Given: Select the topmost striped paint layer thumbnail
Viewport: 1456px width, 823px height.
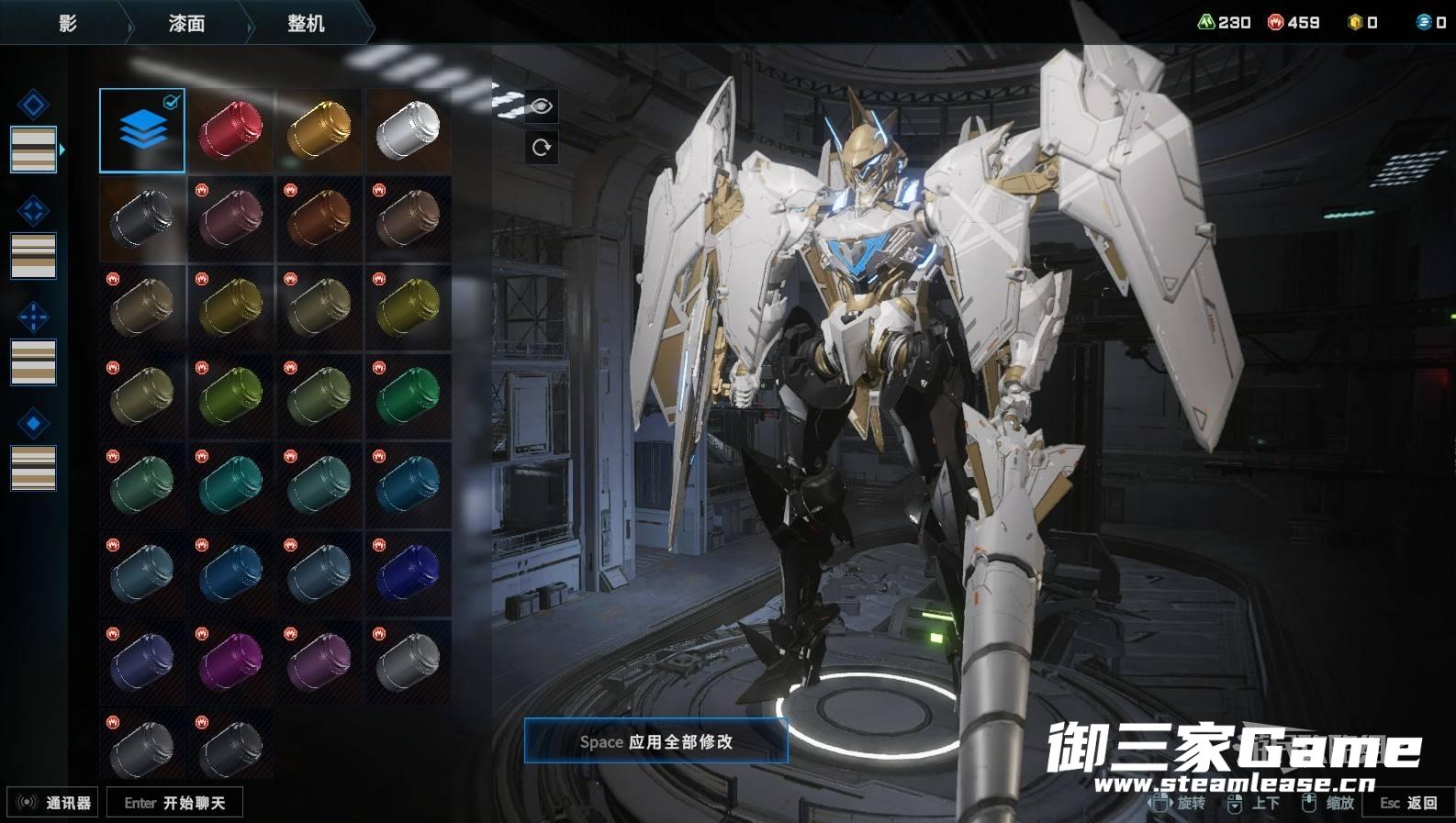Looking at the screenshot, I should (x=33, y=150).
